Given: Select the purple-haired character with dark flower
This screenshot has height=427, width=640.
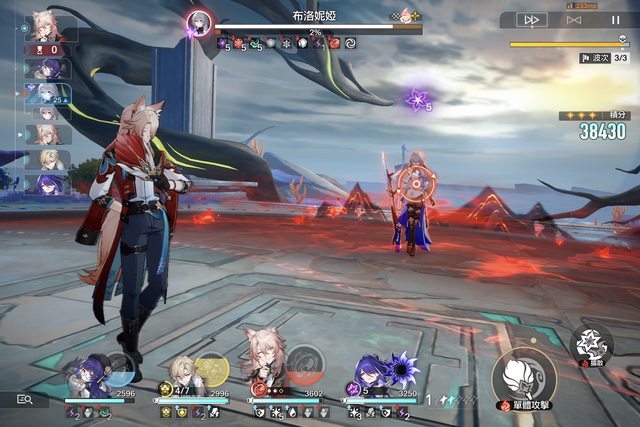Looking at the screenshot, I should click(x=372, y=373).
